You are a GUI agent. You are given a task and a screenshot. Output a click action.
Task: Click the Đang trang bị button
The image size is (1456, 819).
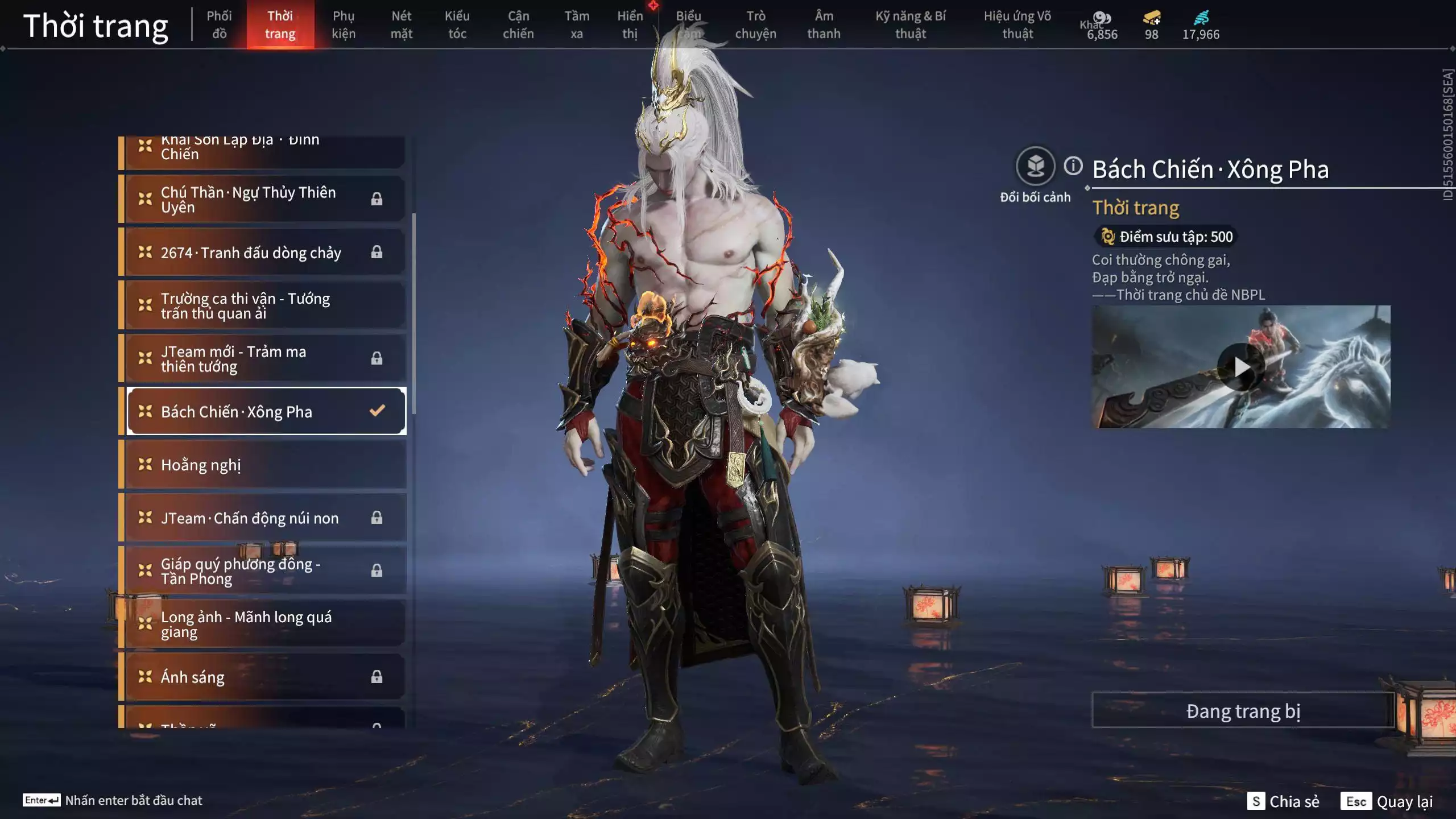click(1243, 711)
